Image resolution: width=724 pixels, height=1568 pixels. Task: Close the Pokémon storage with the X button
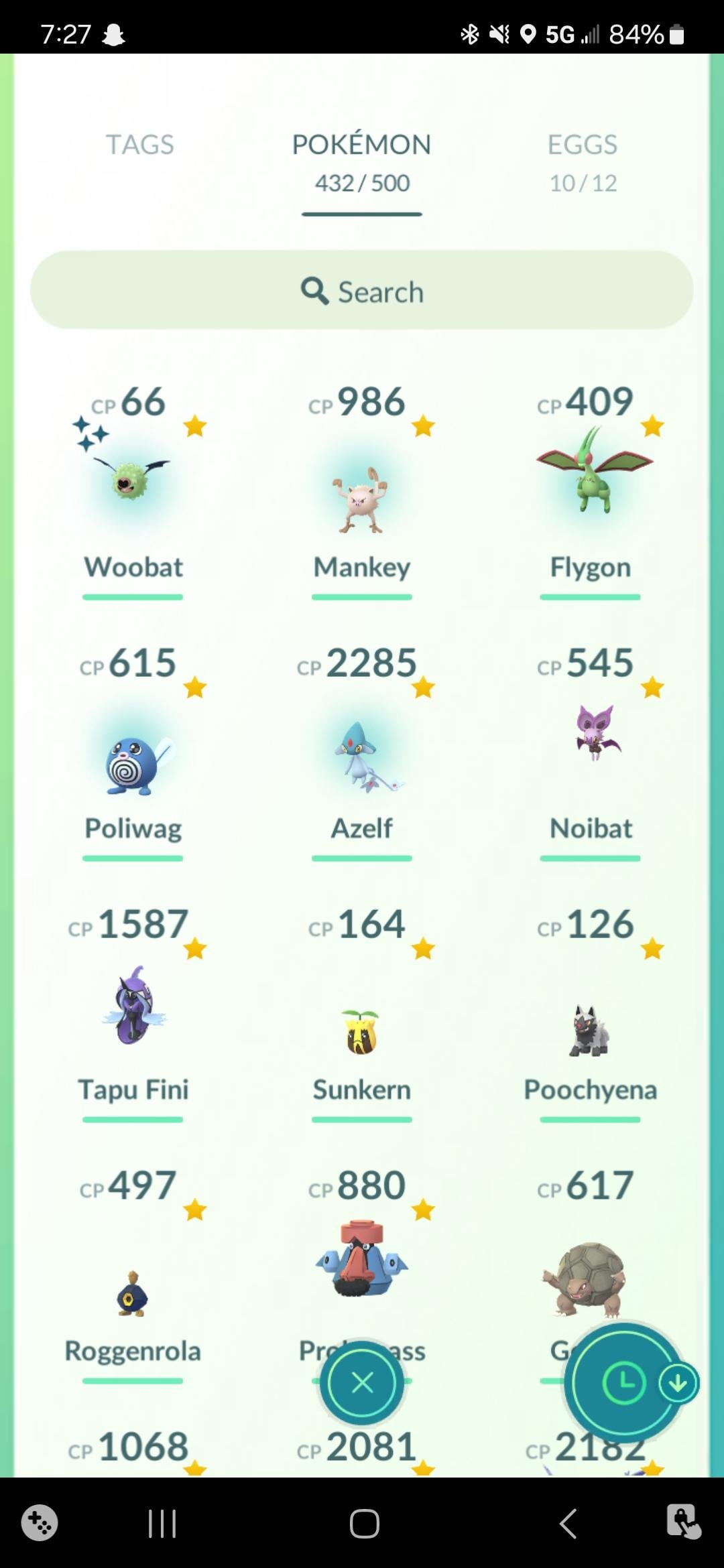tap(362, 1382)
